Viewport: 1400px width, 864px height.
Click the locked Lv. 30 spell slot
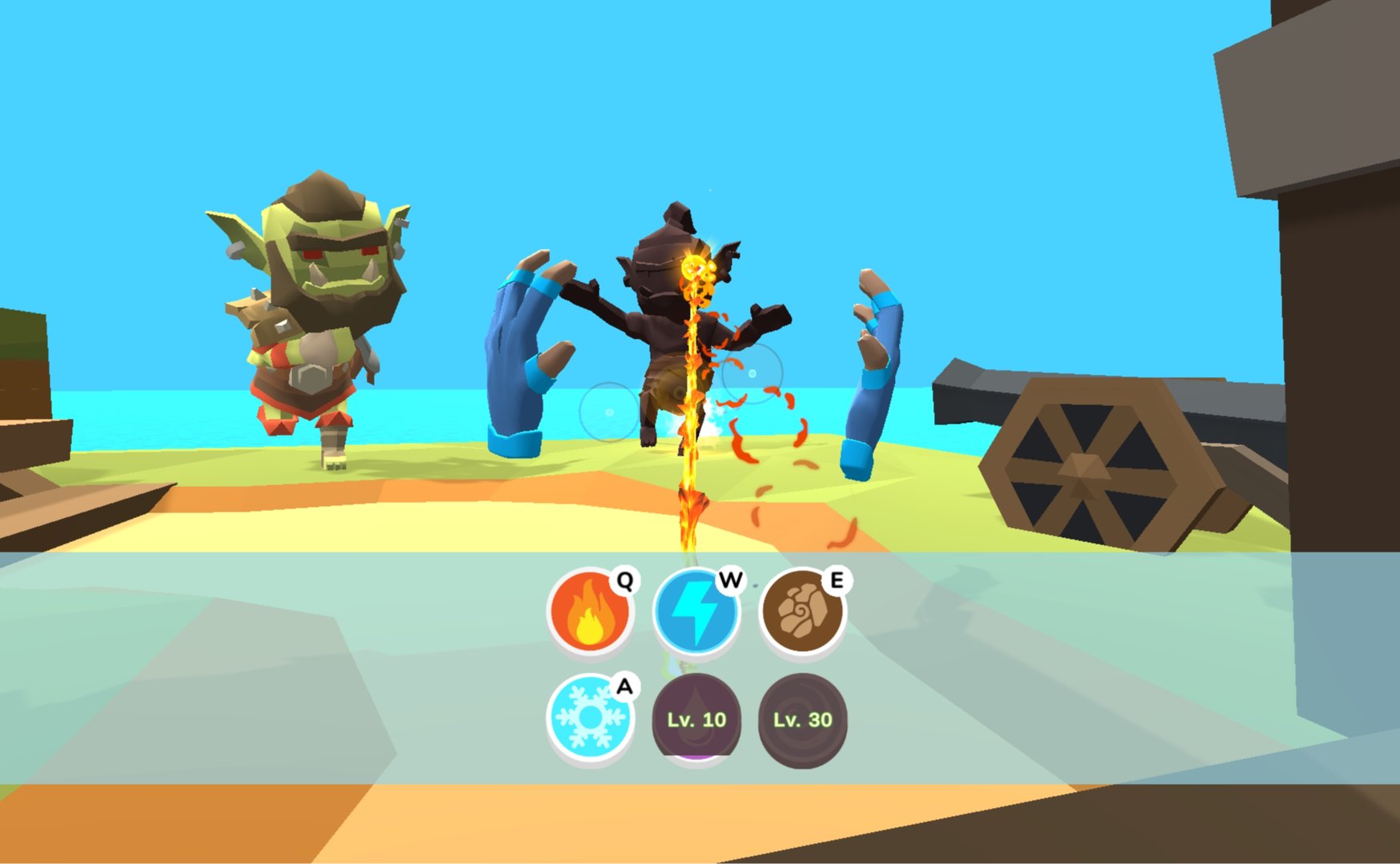[802, 718]
